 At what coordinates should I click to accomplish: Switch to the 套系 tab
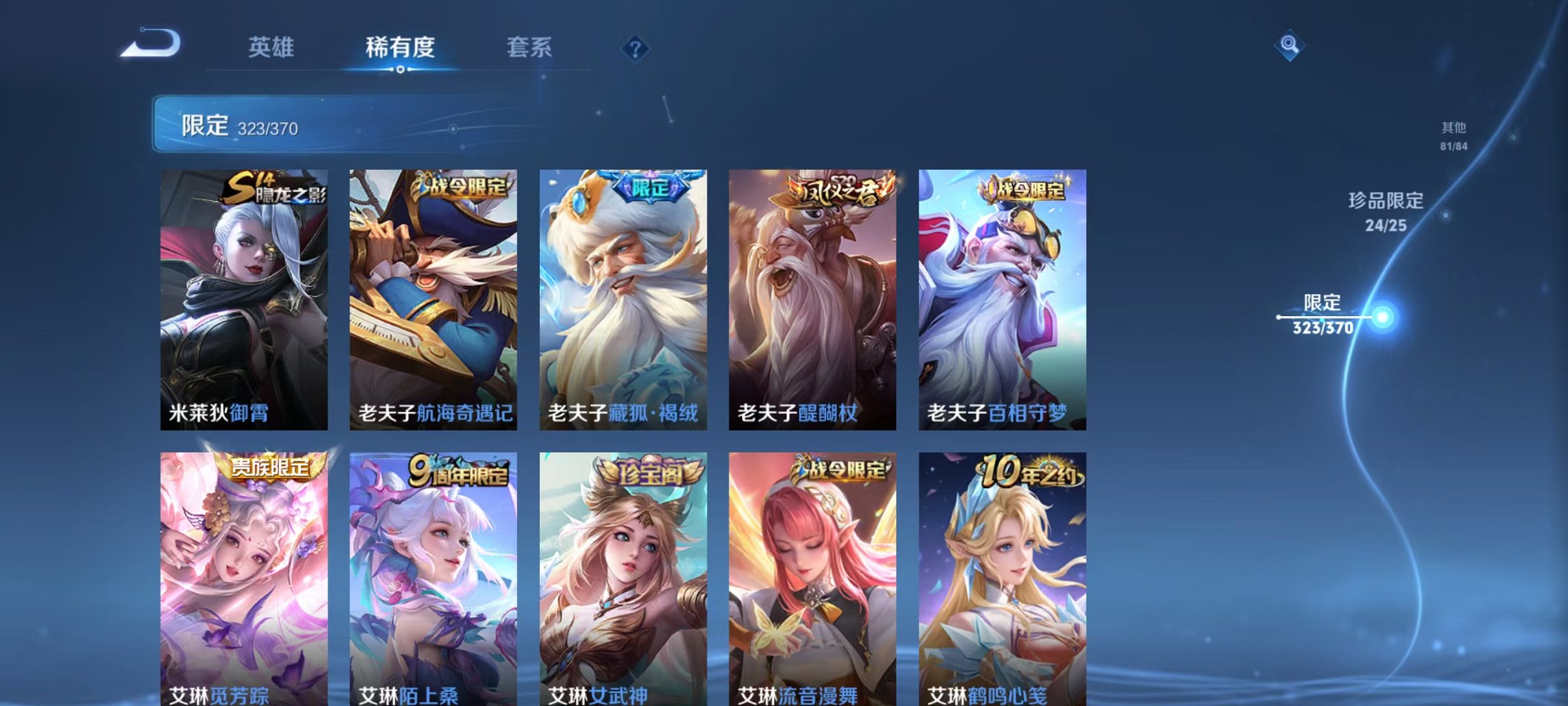tap(530, 49)
